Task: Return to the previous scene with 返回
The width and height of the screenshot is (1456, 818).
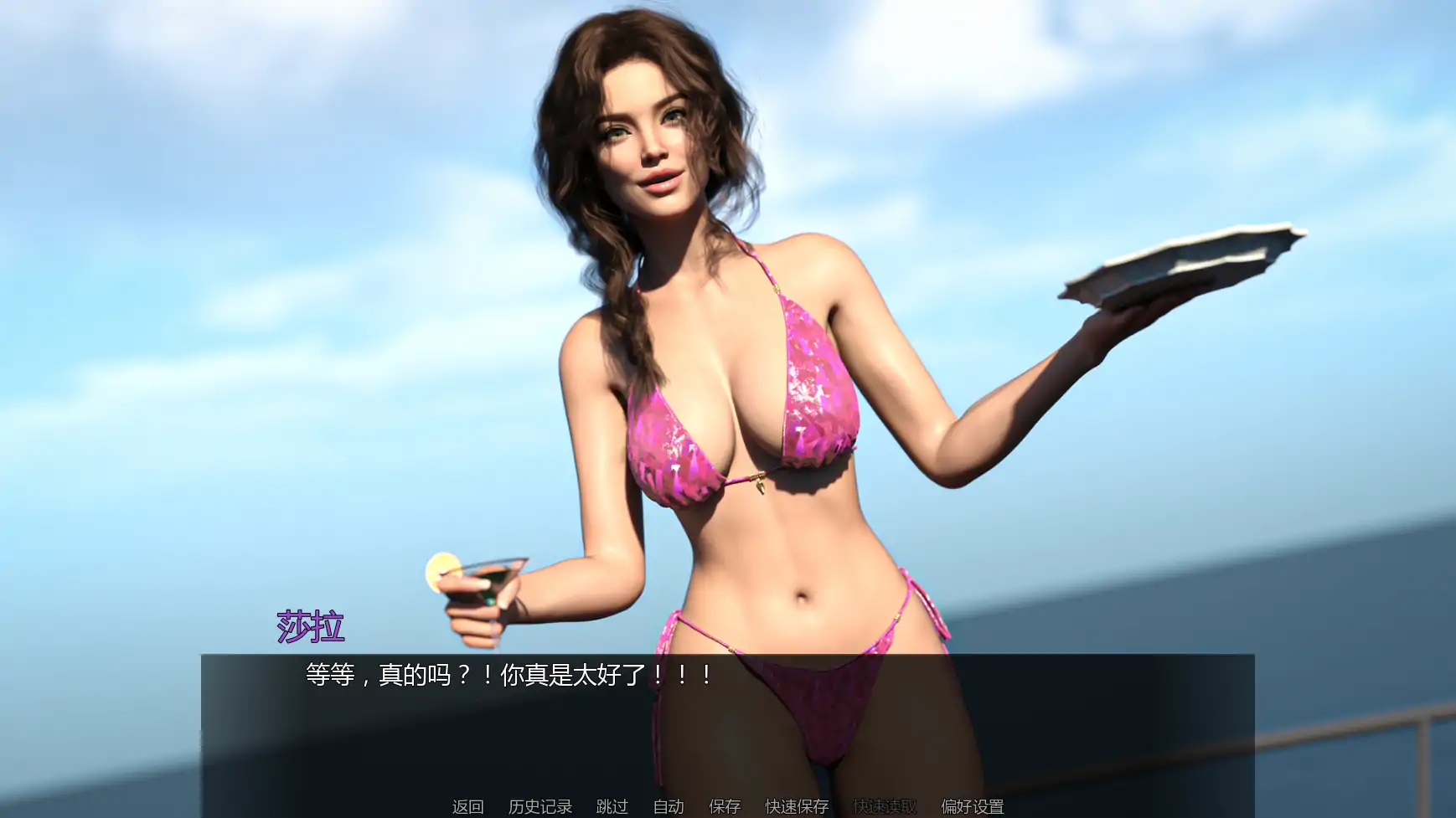Action: (x=467, y=807)
